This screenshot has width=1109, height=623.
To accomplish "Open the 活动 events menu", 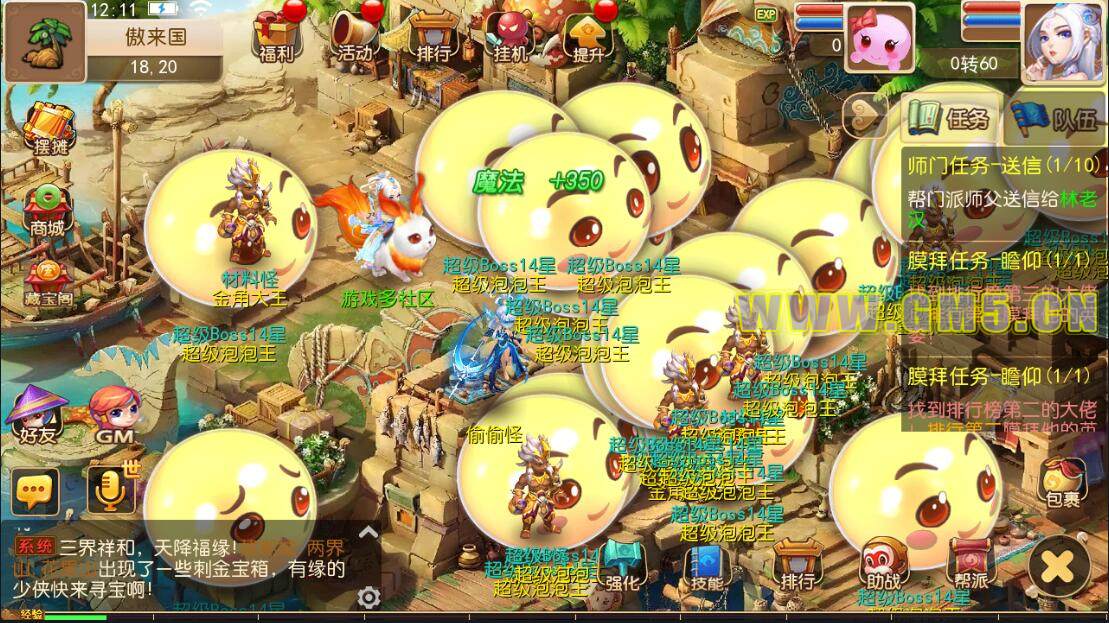I will (355, 36).
